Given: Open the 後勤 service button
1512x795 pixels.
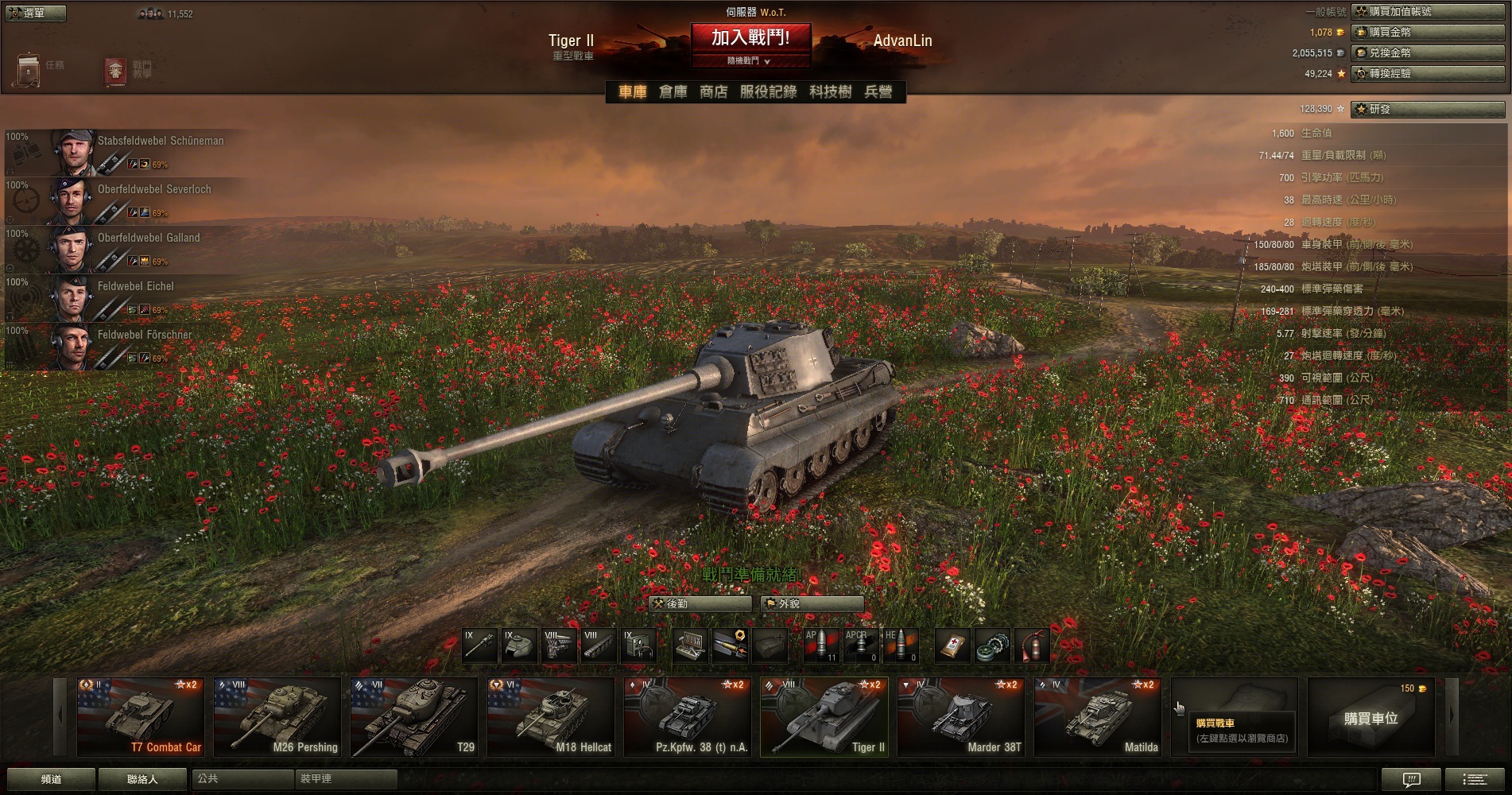Looking at the screenshot, I should pyautogui.click(x=700, y=604).
